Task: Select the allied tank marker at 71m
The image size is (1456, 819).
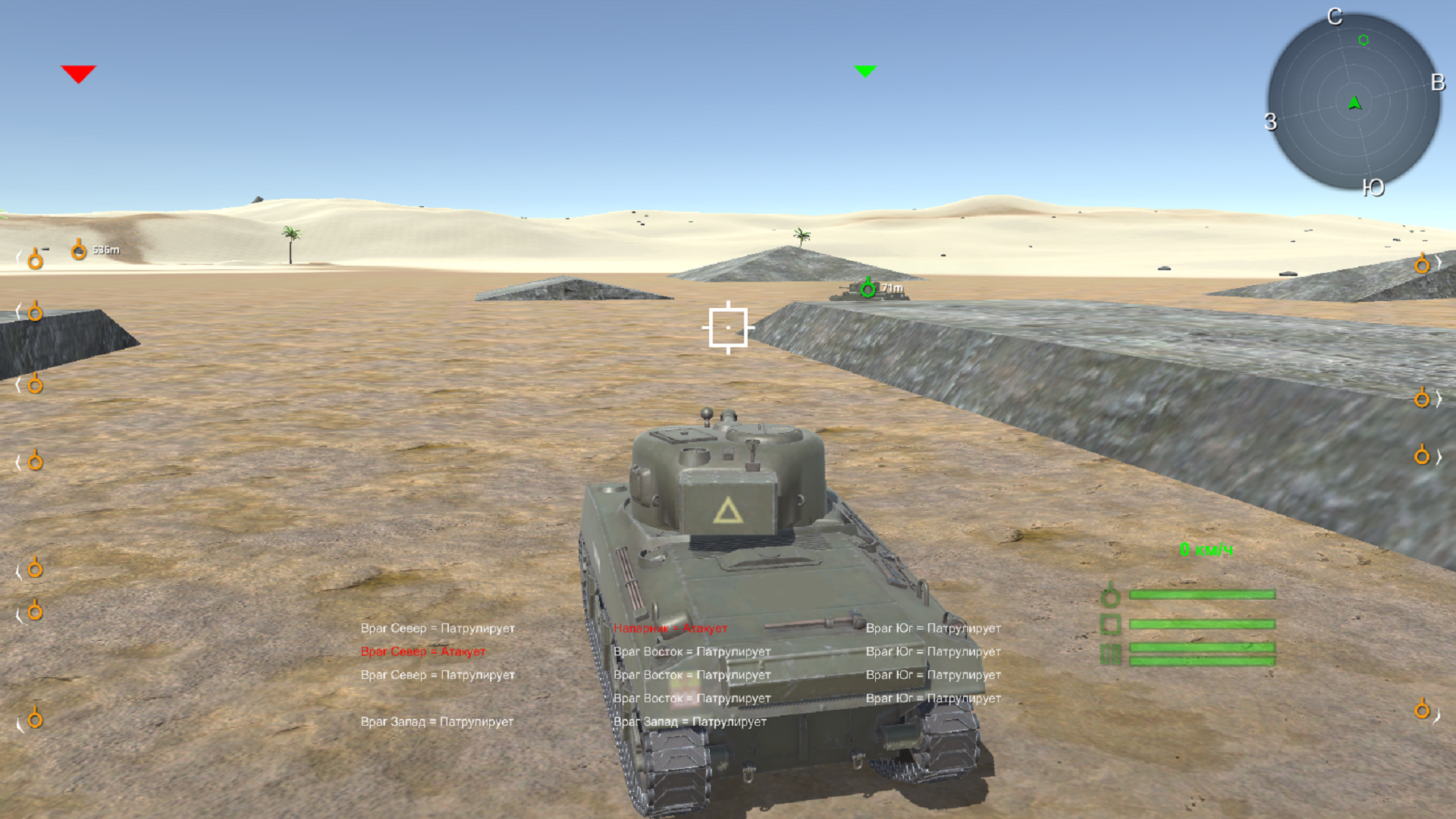Action: (x=868, y=288)
